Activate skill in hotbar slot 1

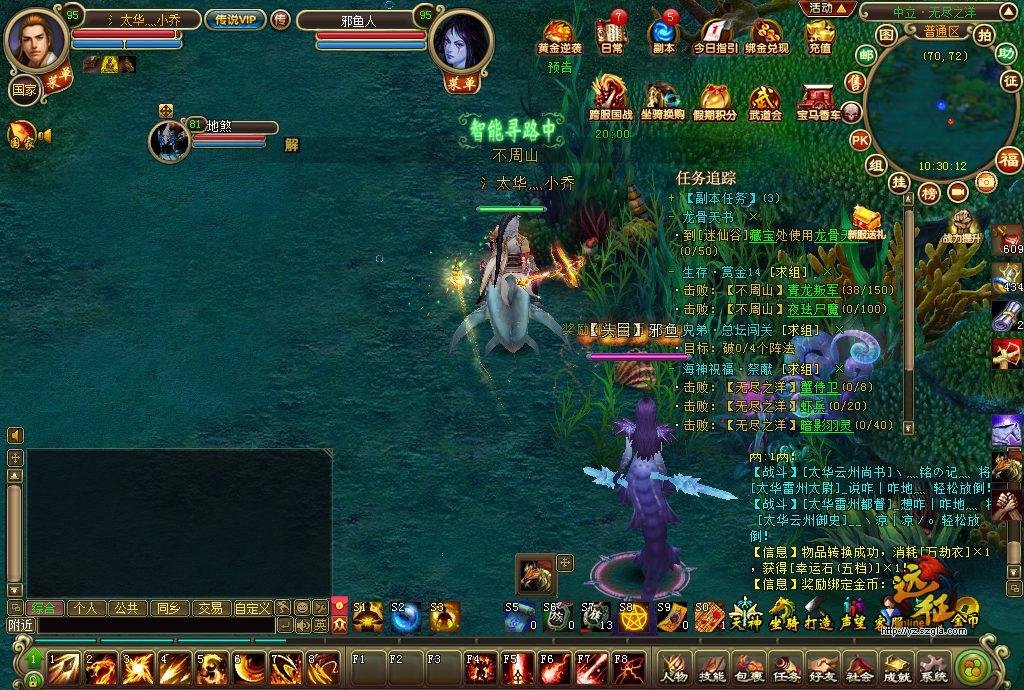click(x=64, y=667)
